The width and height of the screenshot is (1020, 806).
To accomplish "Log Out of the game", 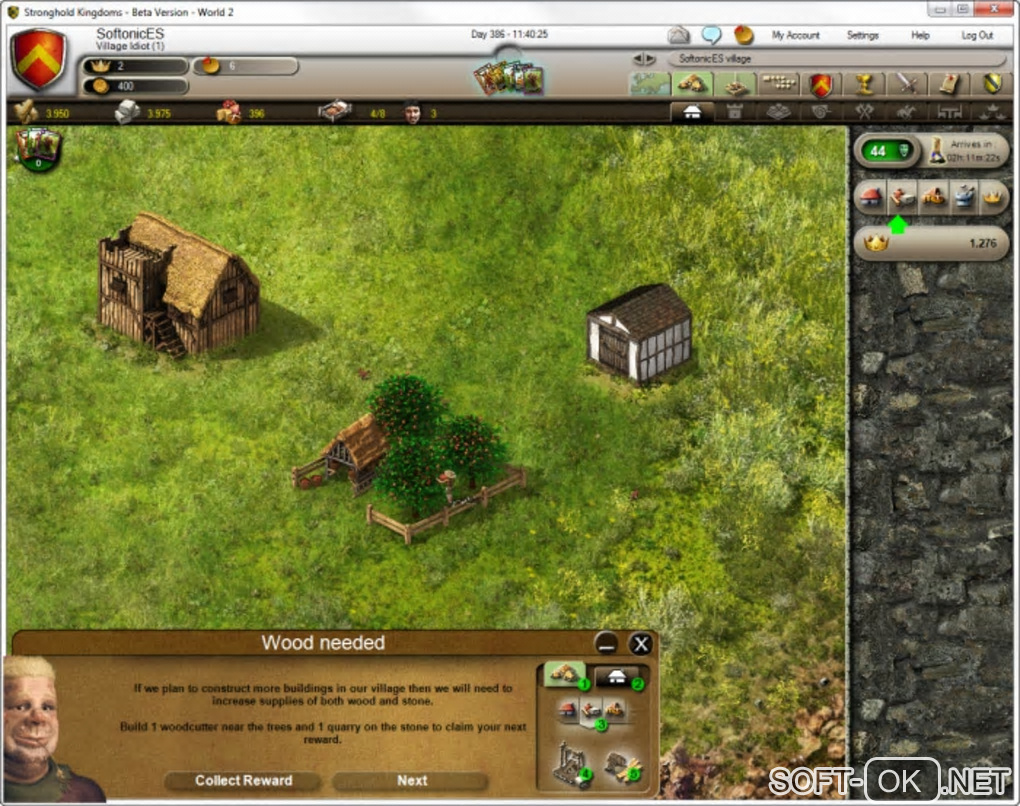I will [x=977, y=35].
